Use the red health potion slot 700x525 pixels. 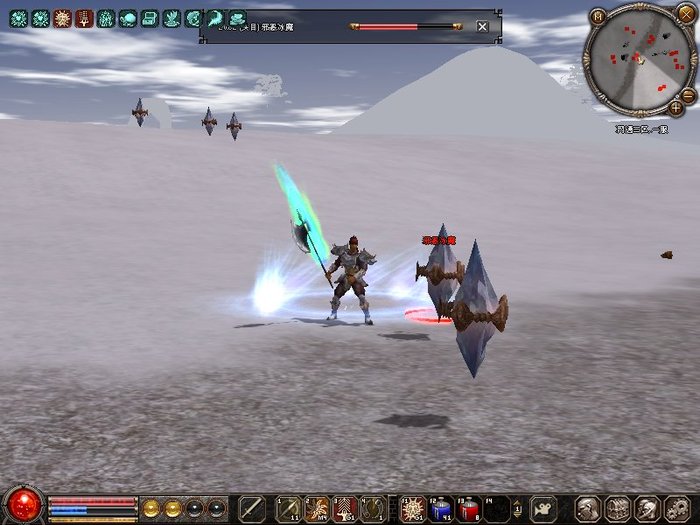click(x=469, y=508)
